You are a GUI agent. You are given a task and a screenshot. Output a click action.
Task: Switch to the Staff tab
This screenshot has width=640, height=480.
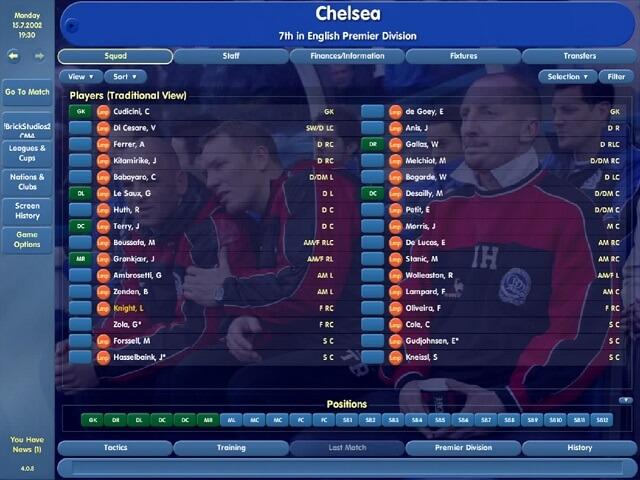click(x=231, y=56)
